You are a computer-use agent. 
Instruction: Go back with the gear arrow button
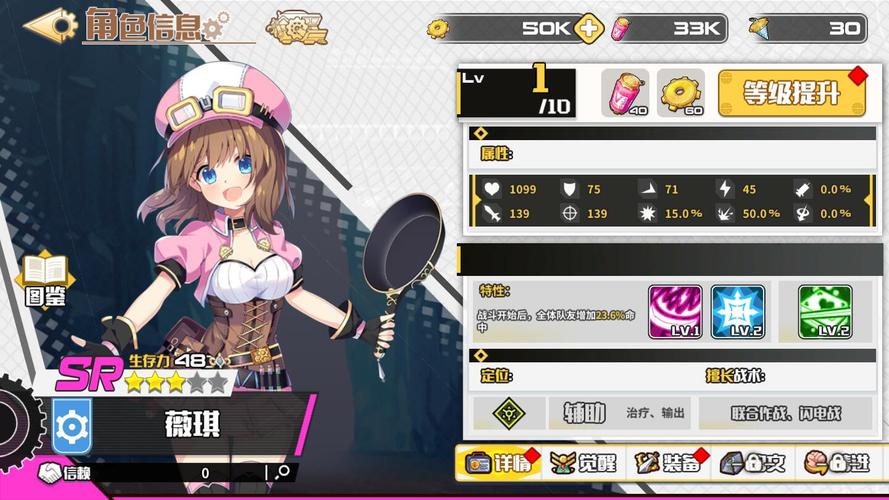[50, 25]
